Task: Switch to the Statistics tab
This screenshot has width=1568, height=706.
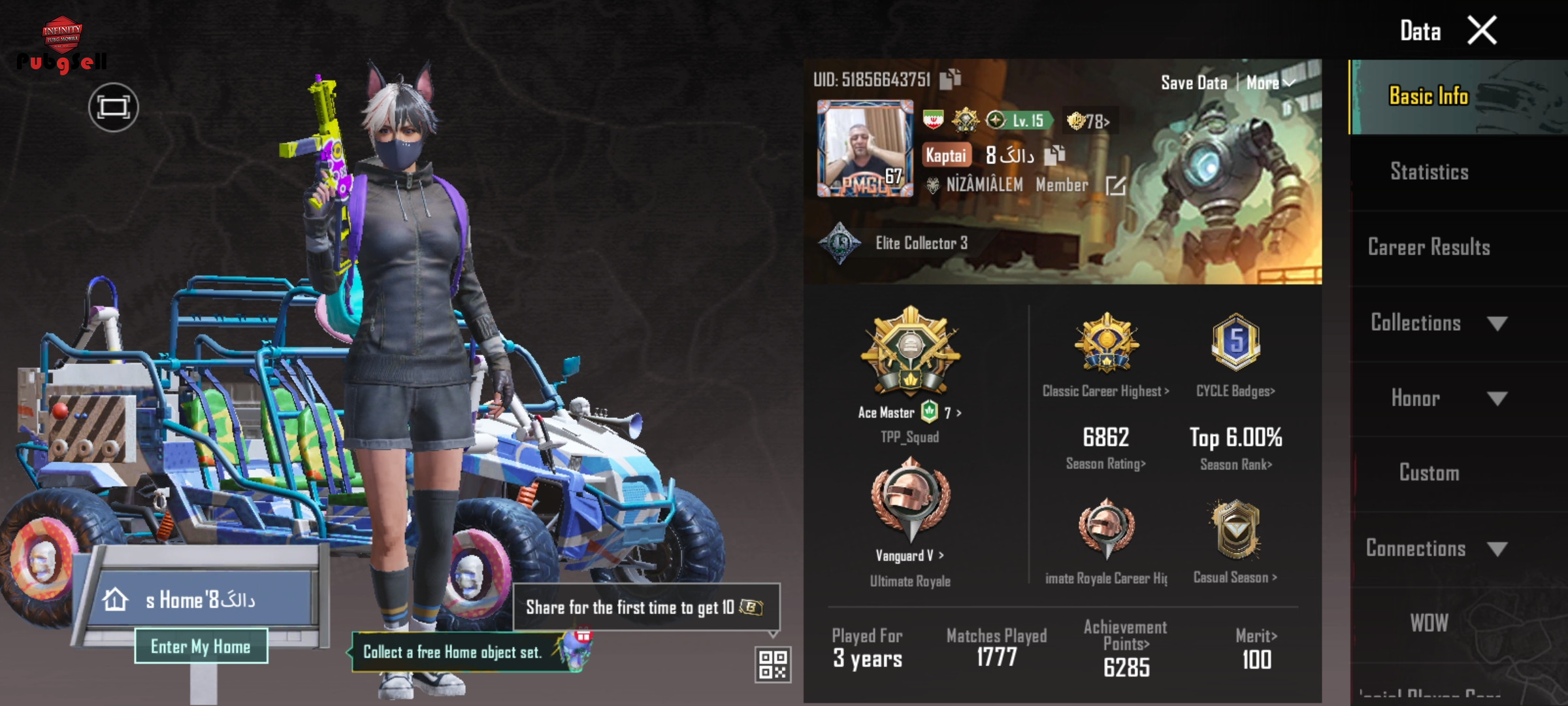Action: 1429,172
